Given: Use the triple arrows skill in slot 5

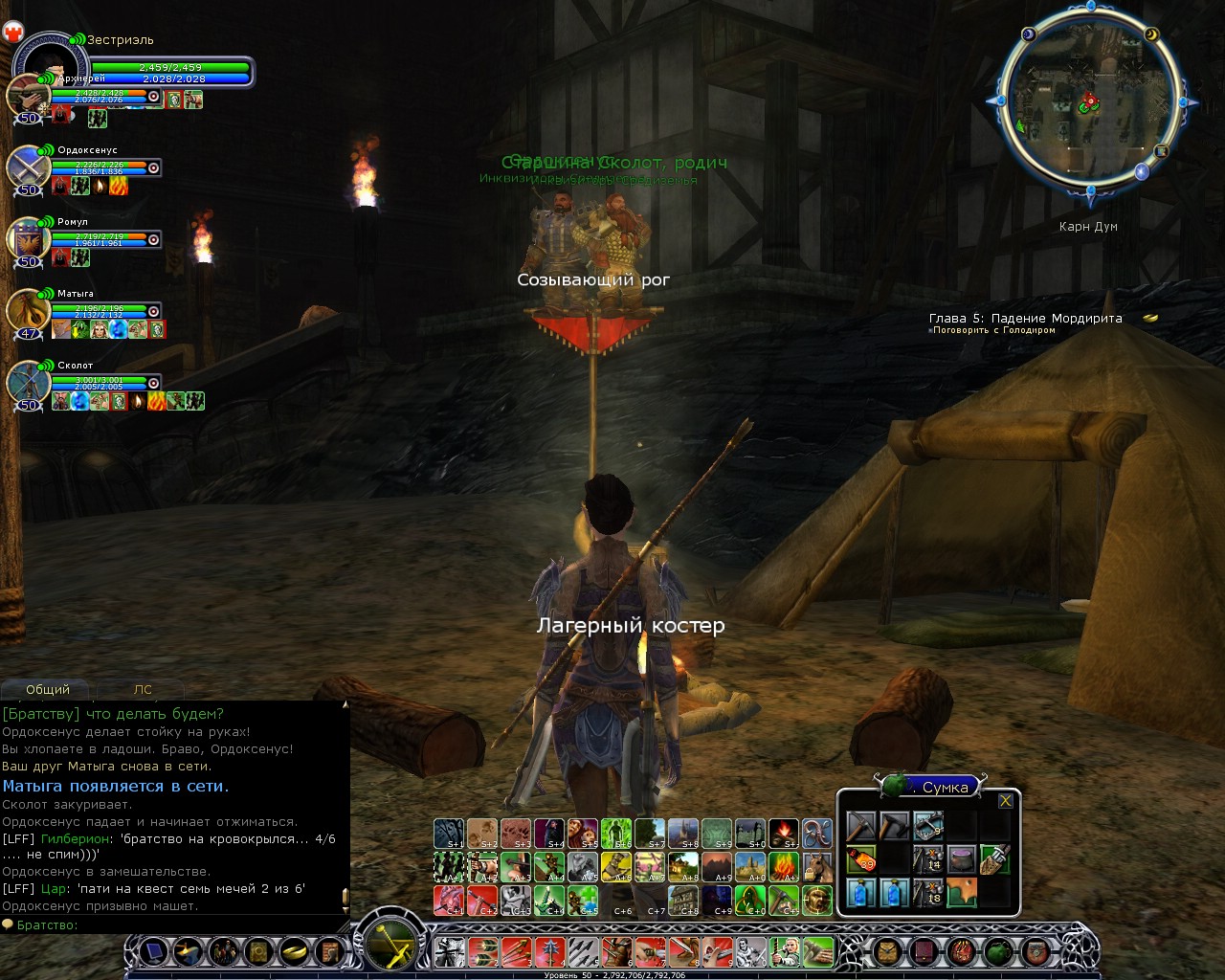Looking at the screenshot, I should 583,951.
